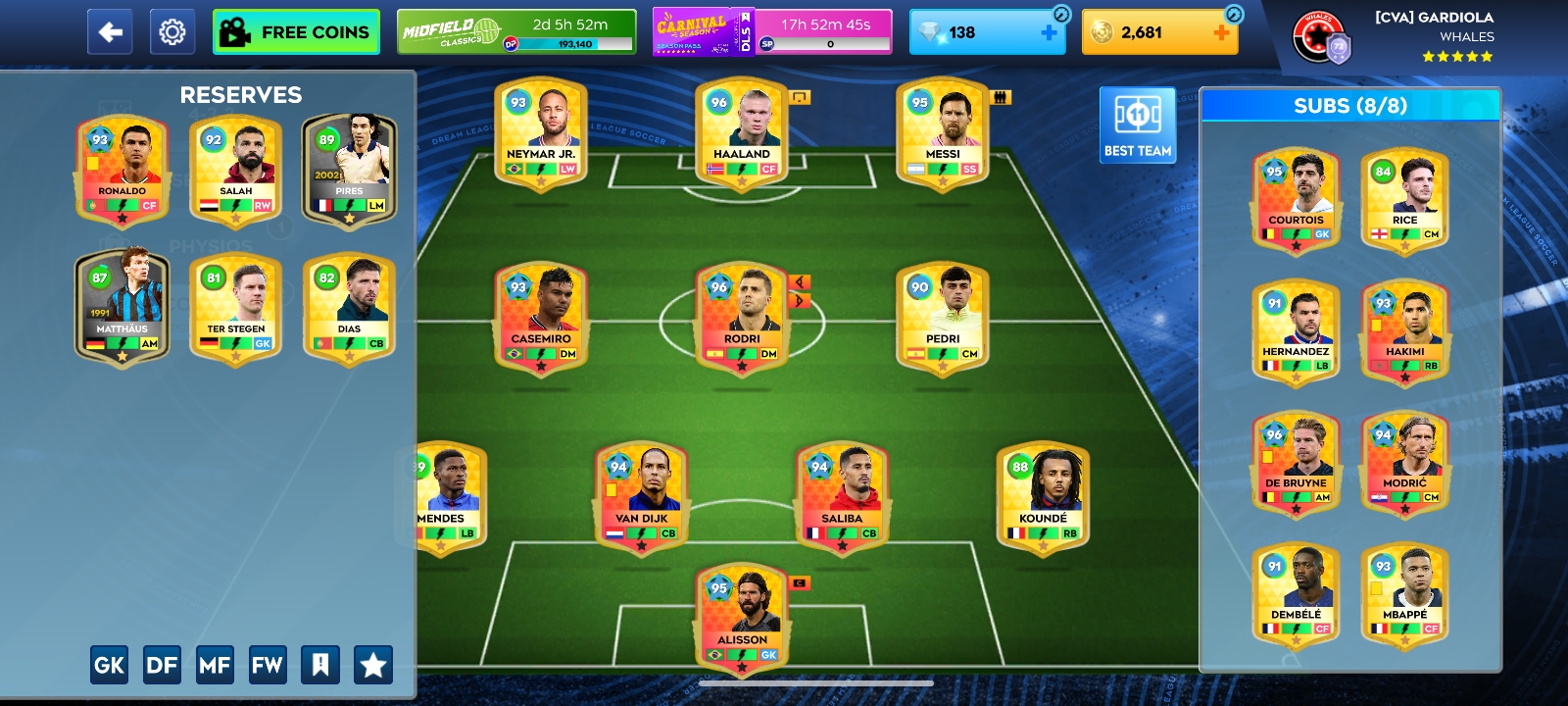Click the bookmark filter icon
The width and height of the screenshot is (1568, 706).
[x=320, y=664]
